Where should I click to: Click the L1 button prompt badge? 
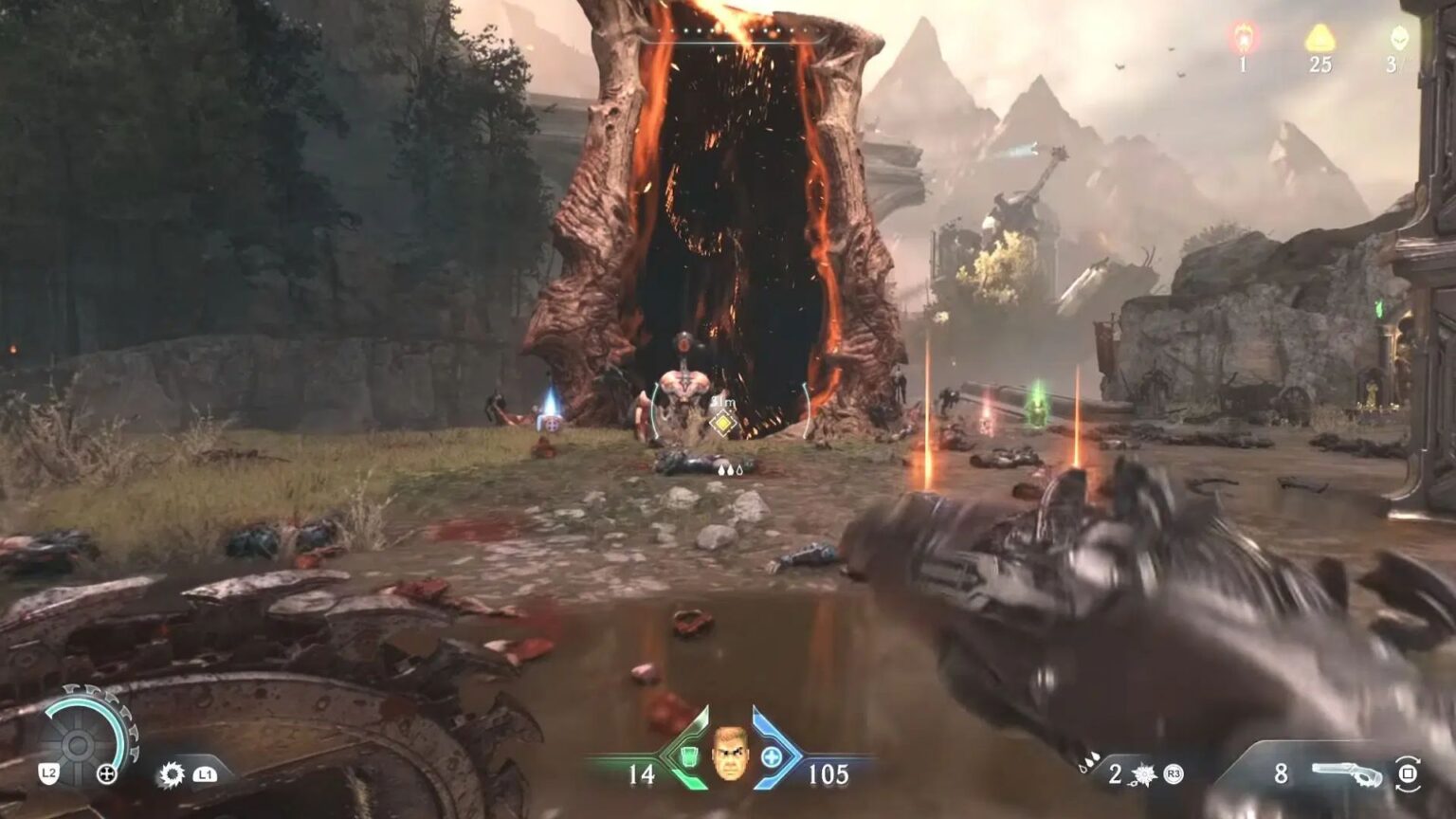pyautogui.click(x=205, y=774)
